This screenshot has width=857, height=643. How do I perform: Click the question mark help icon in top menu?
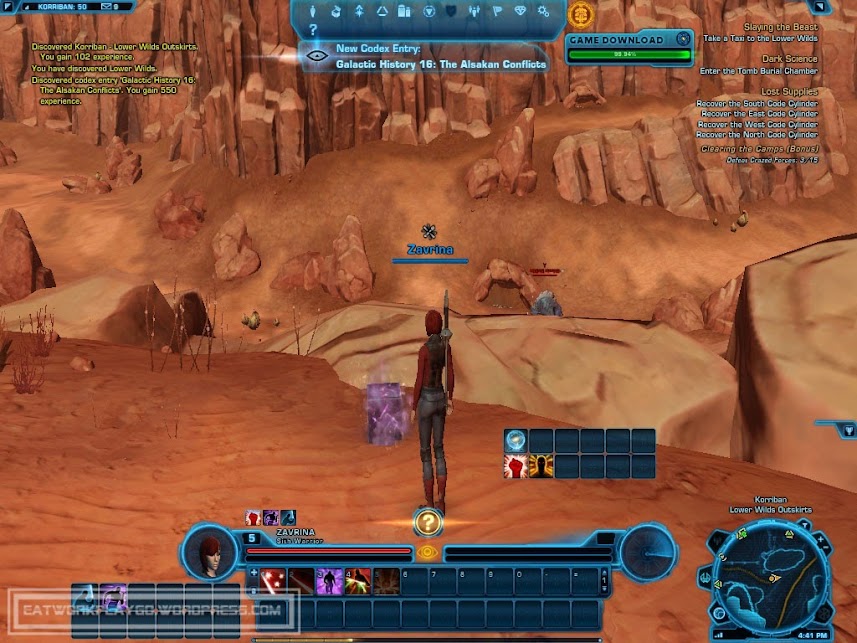(x=313, y=30)
